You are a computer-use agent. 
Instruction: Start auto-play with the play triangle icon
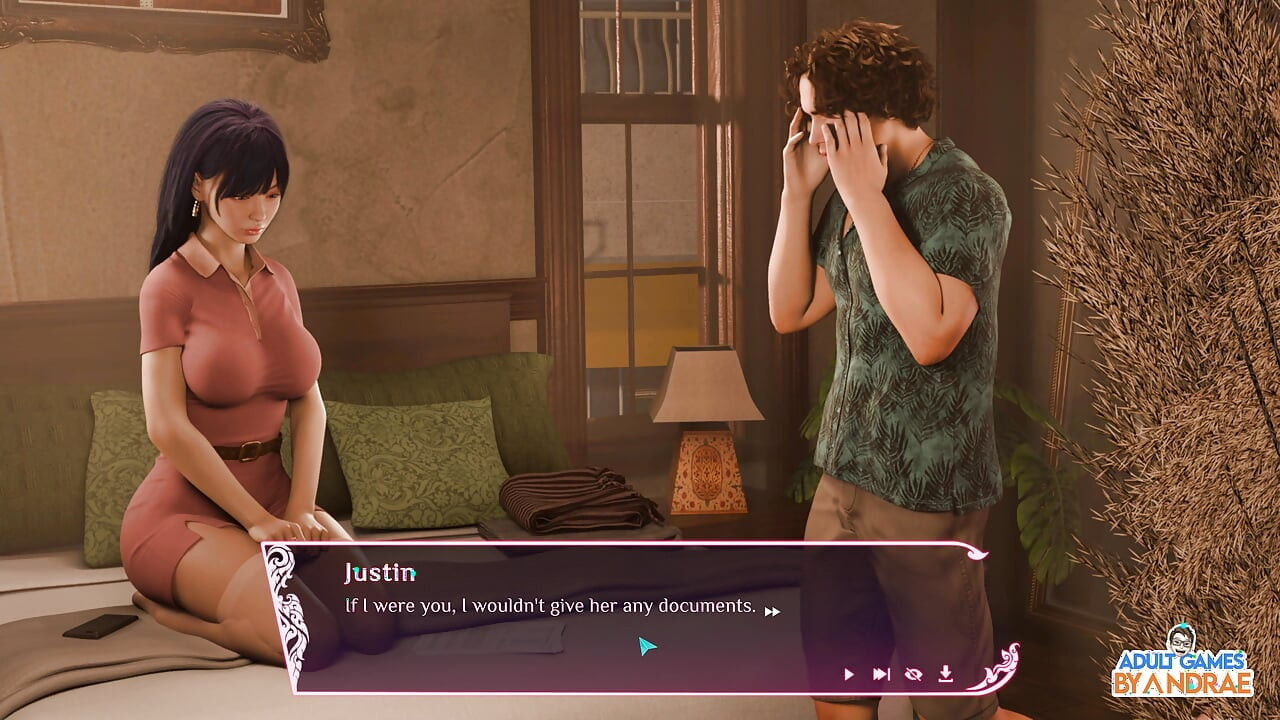(849, 674)
